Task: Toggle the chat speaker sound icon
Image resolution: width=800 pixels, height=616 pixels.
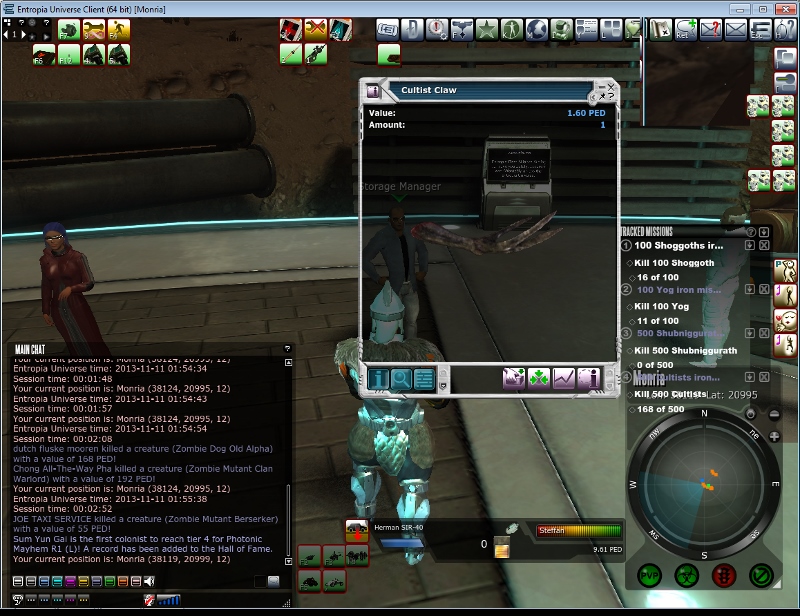Action: (x=150, y=581)
